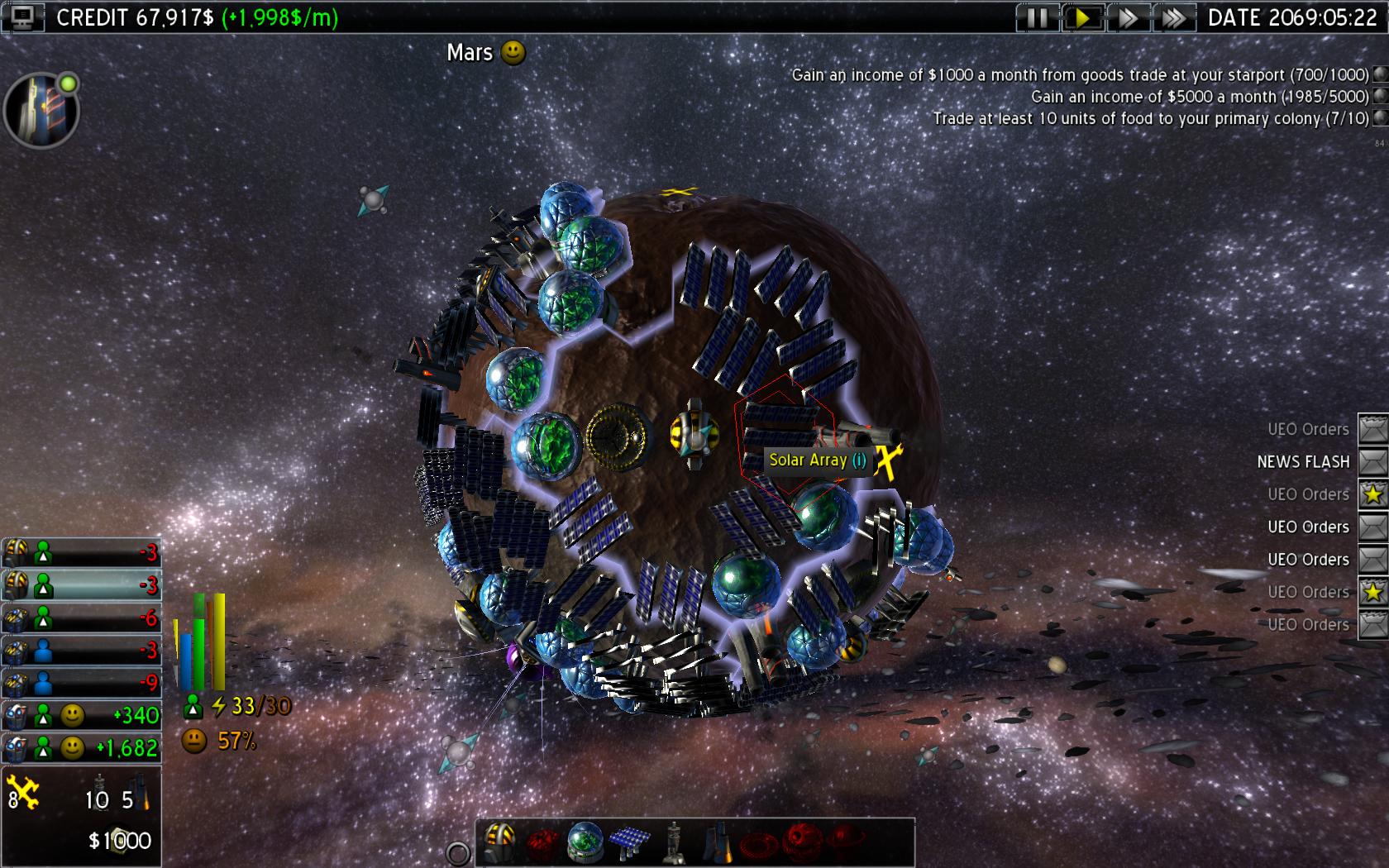This screenshot has width=1389, height=868.
Task: Set game speed to normal play
Action: [x=1082, y=17]
